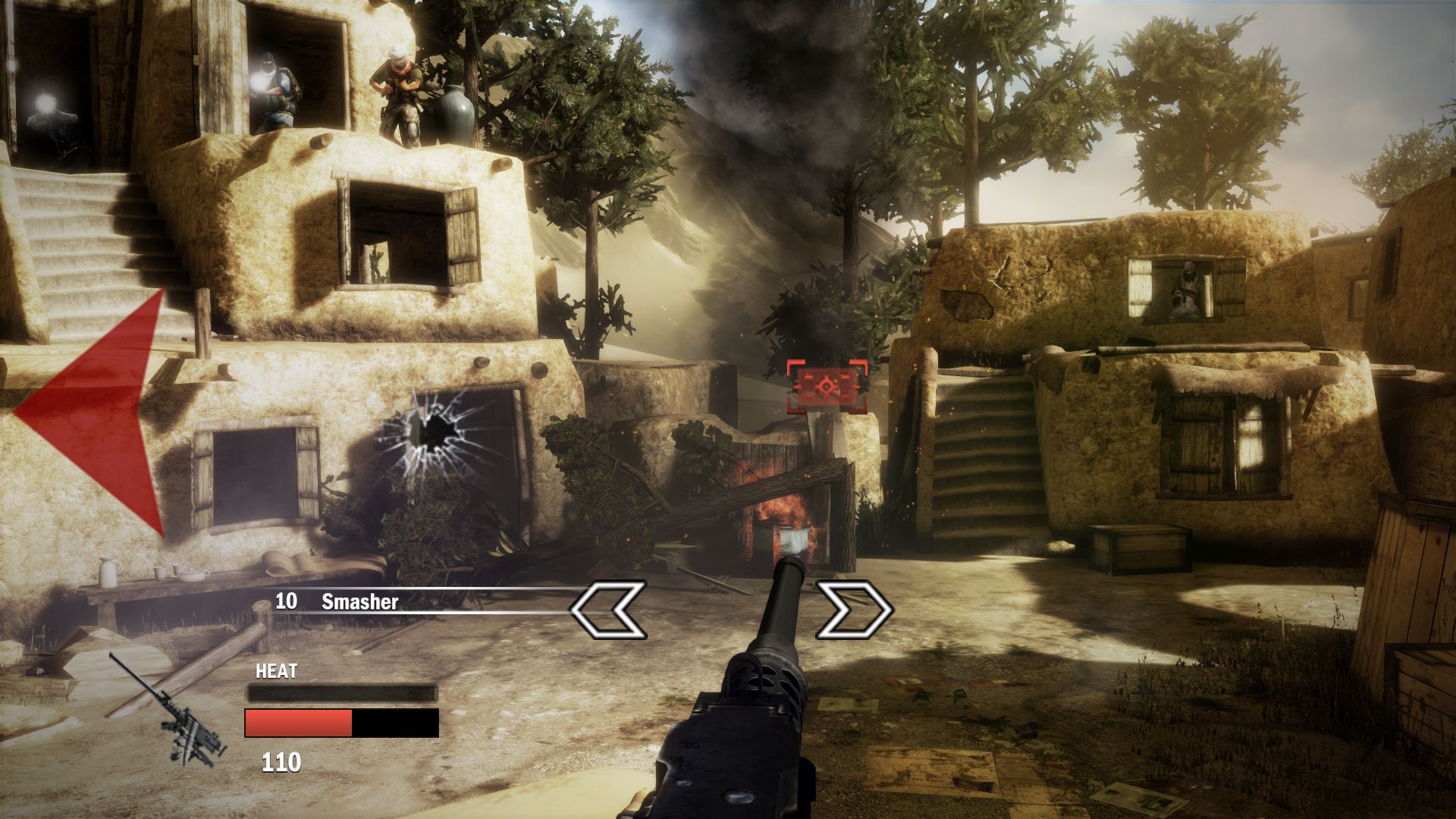Click the left-pointing white chevron arrow
1456x819 pixels.
[607, 609]
